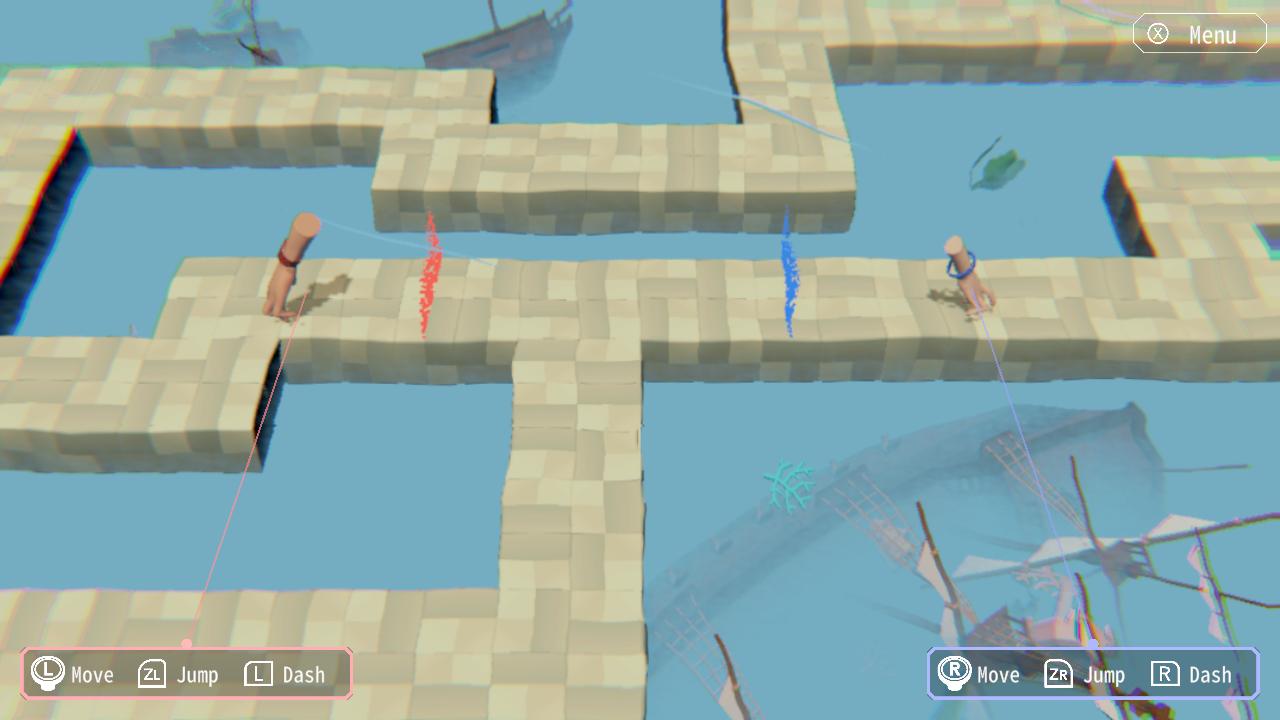Viewport: 1280px width, 720px height.
Task: Open the Menu button at top right
Action: [x=1198, y=33]
